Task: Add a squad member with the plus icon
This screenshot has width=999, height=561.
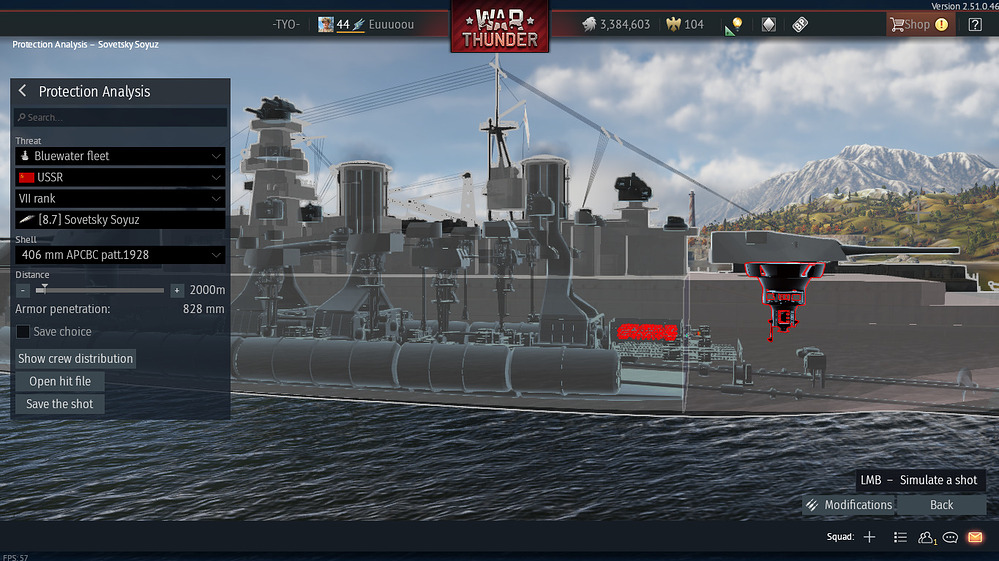Action: click(869, 537)
